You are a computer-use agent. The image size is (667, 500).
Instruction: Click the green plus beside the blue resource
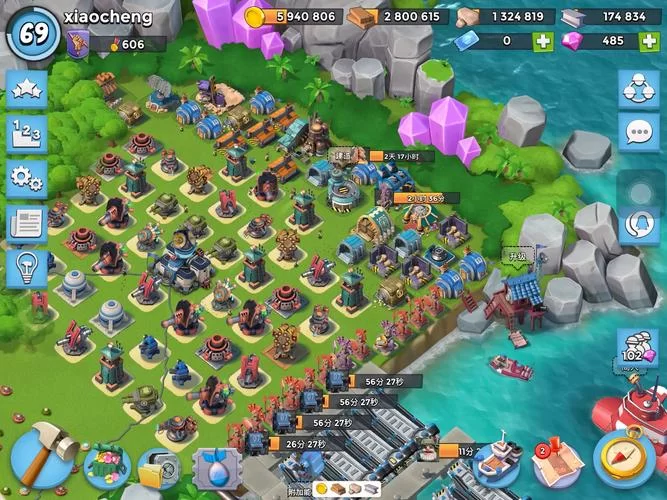click(542, 41)
